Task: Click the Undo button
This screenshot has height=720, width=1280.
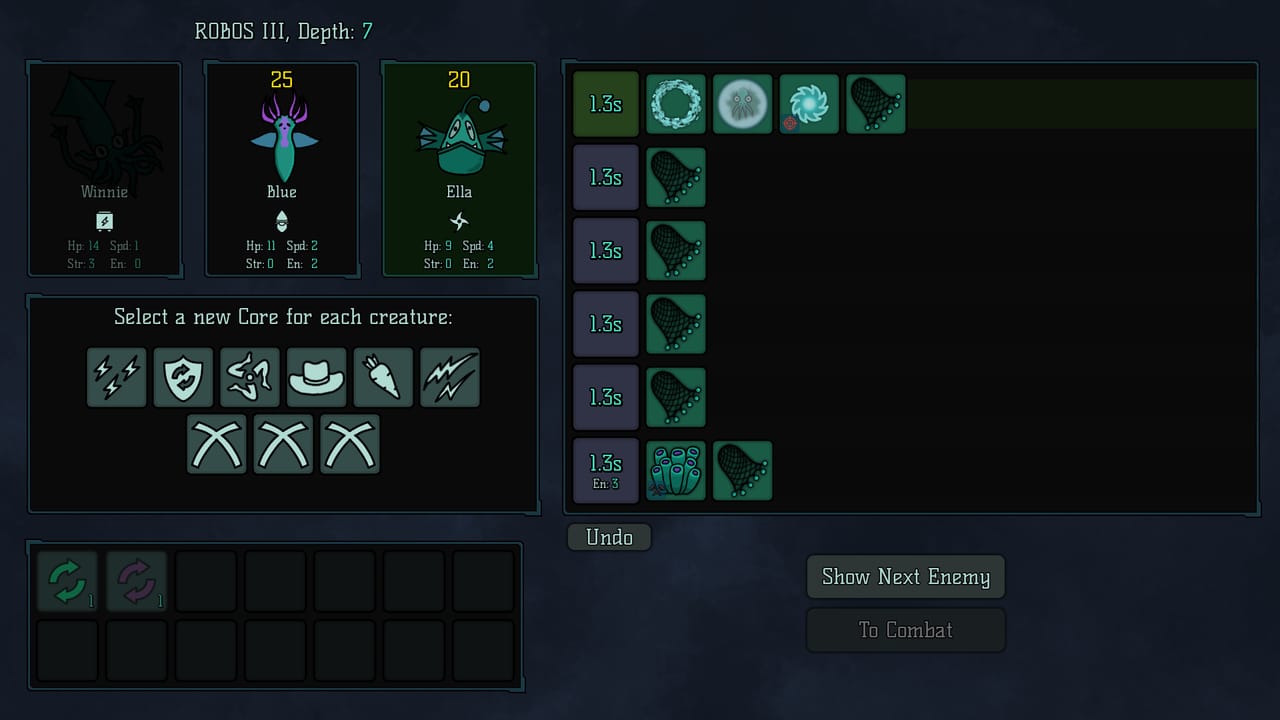Action: click(609, 537)
